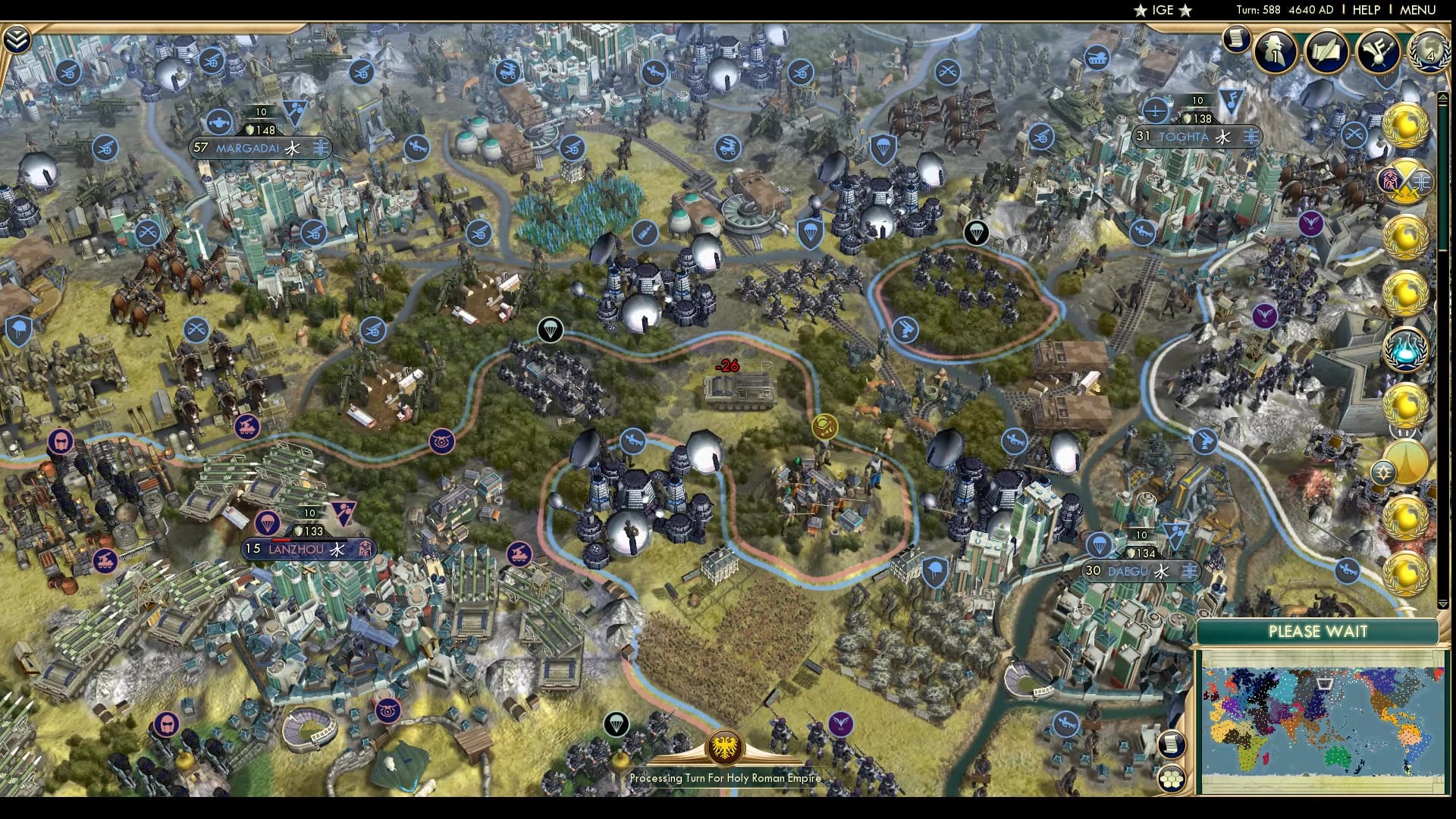Open the diplomacy scroll-and-quill overview icon

(1327, 53)
